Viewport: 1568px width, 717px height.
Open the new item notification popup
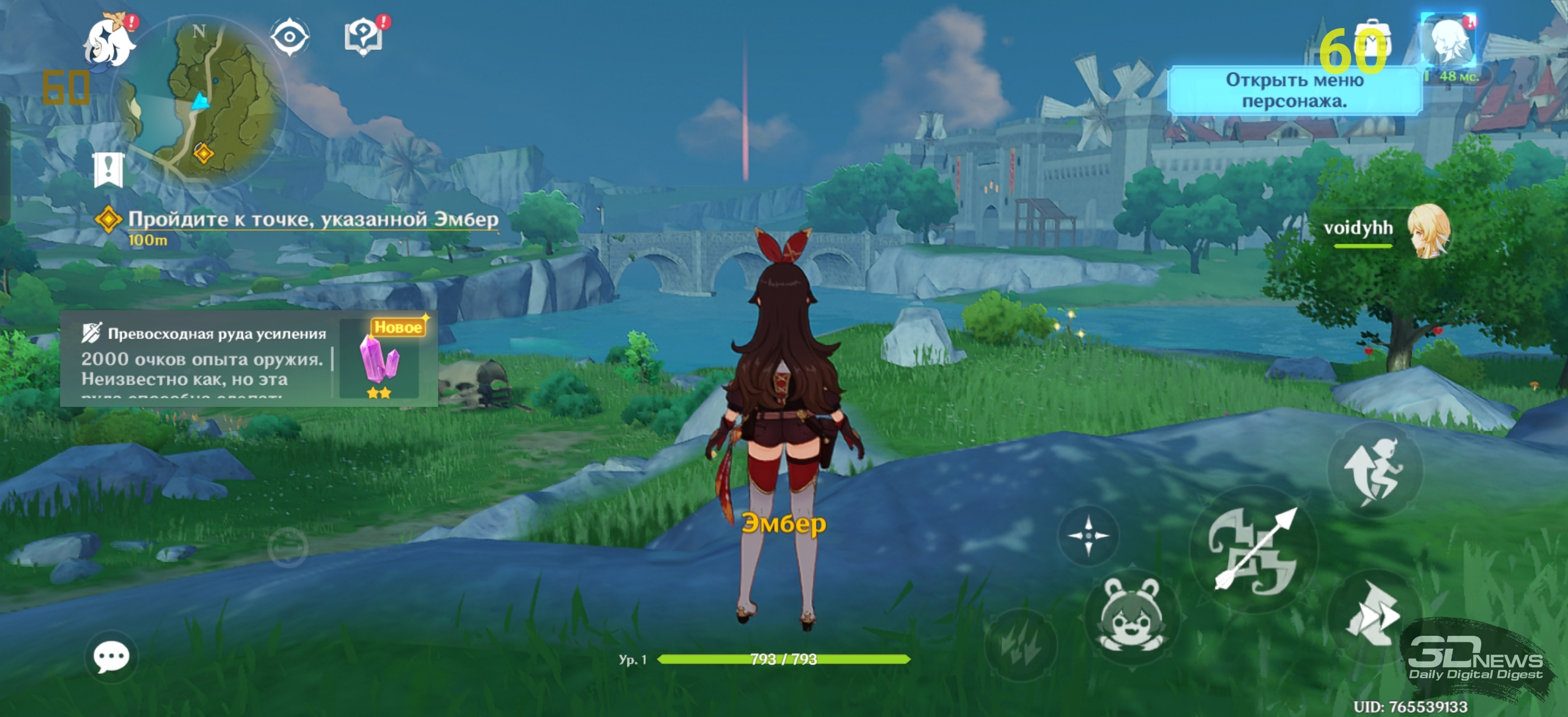click(x=248, y=358)
